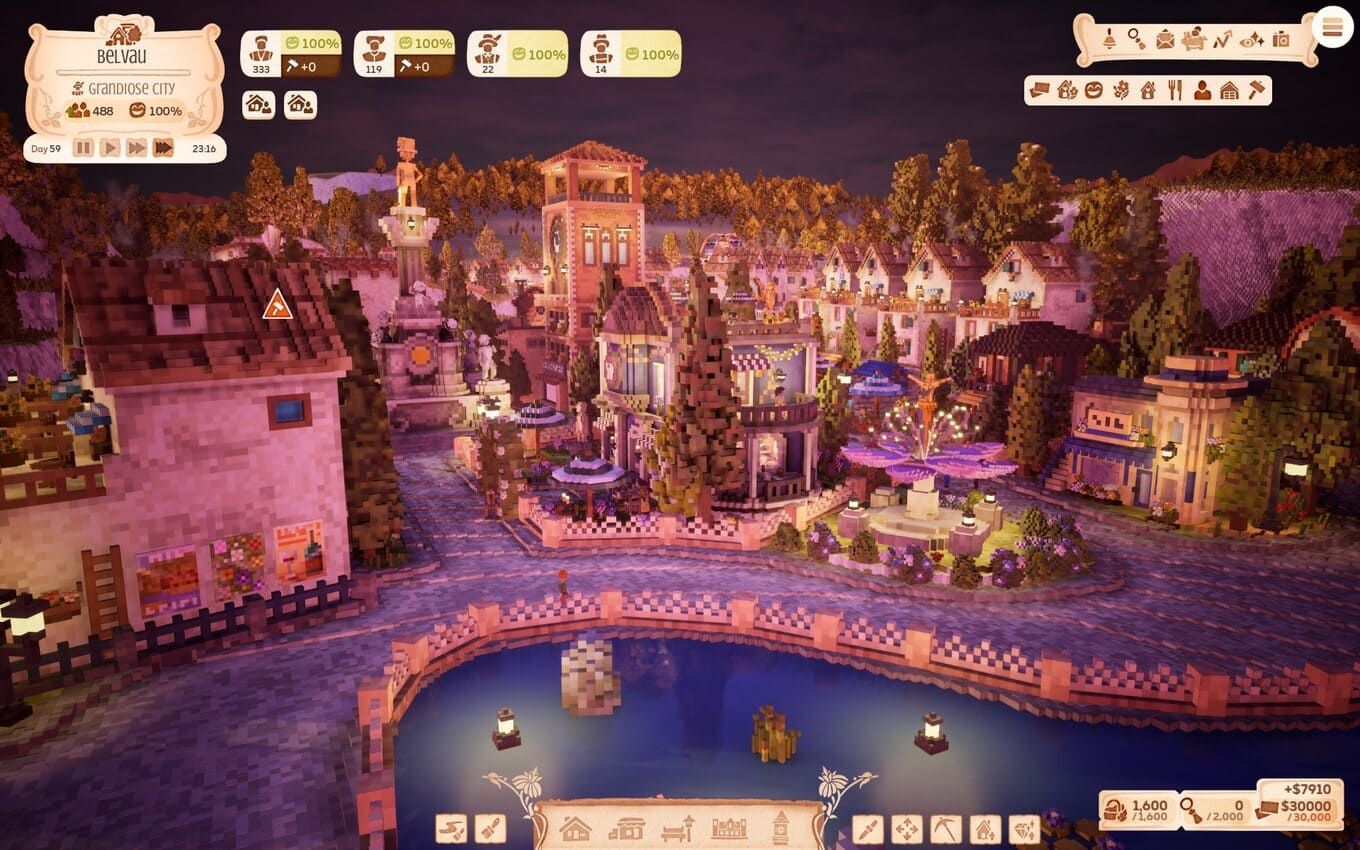
Task: Open the bell notifications panel
Action: pos(1109,40)
